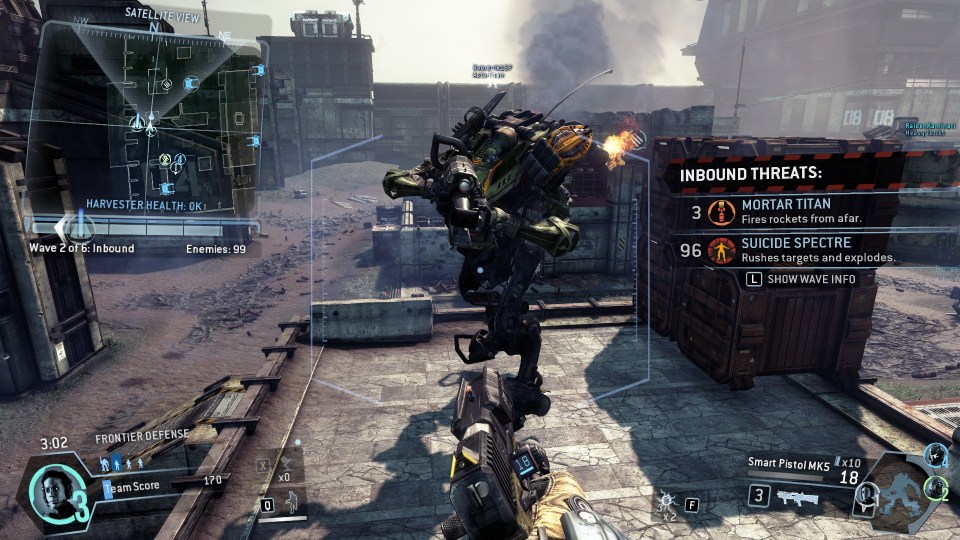Image resolution: width=960 pixels, height=540 pixels.
Task: Click the Suicide Spectre threat icon
Action: (720, 250)
